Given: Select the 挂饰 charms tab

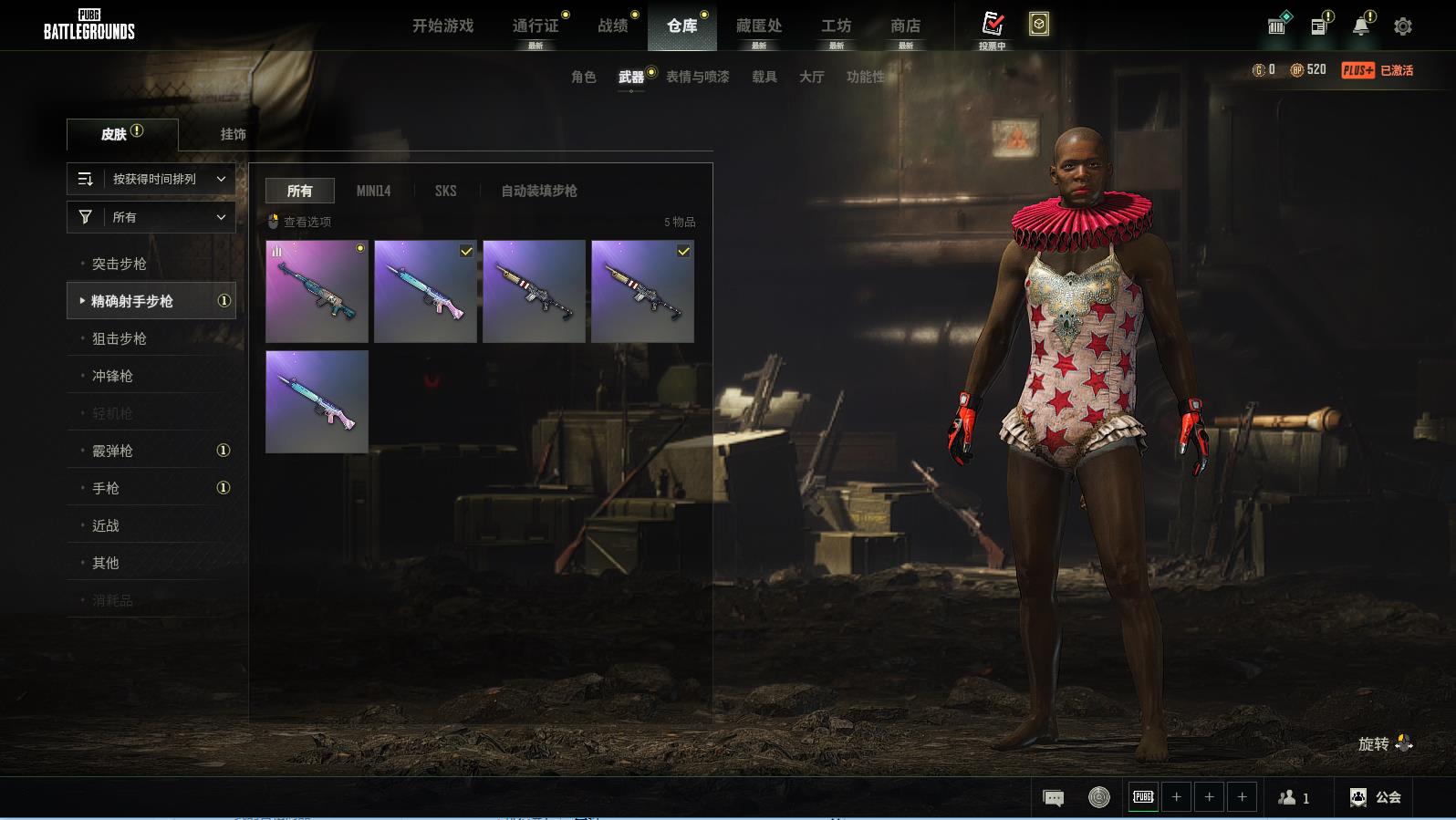Looking at the screenshot, I should coord(233,134).
